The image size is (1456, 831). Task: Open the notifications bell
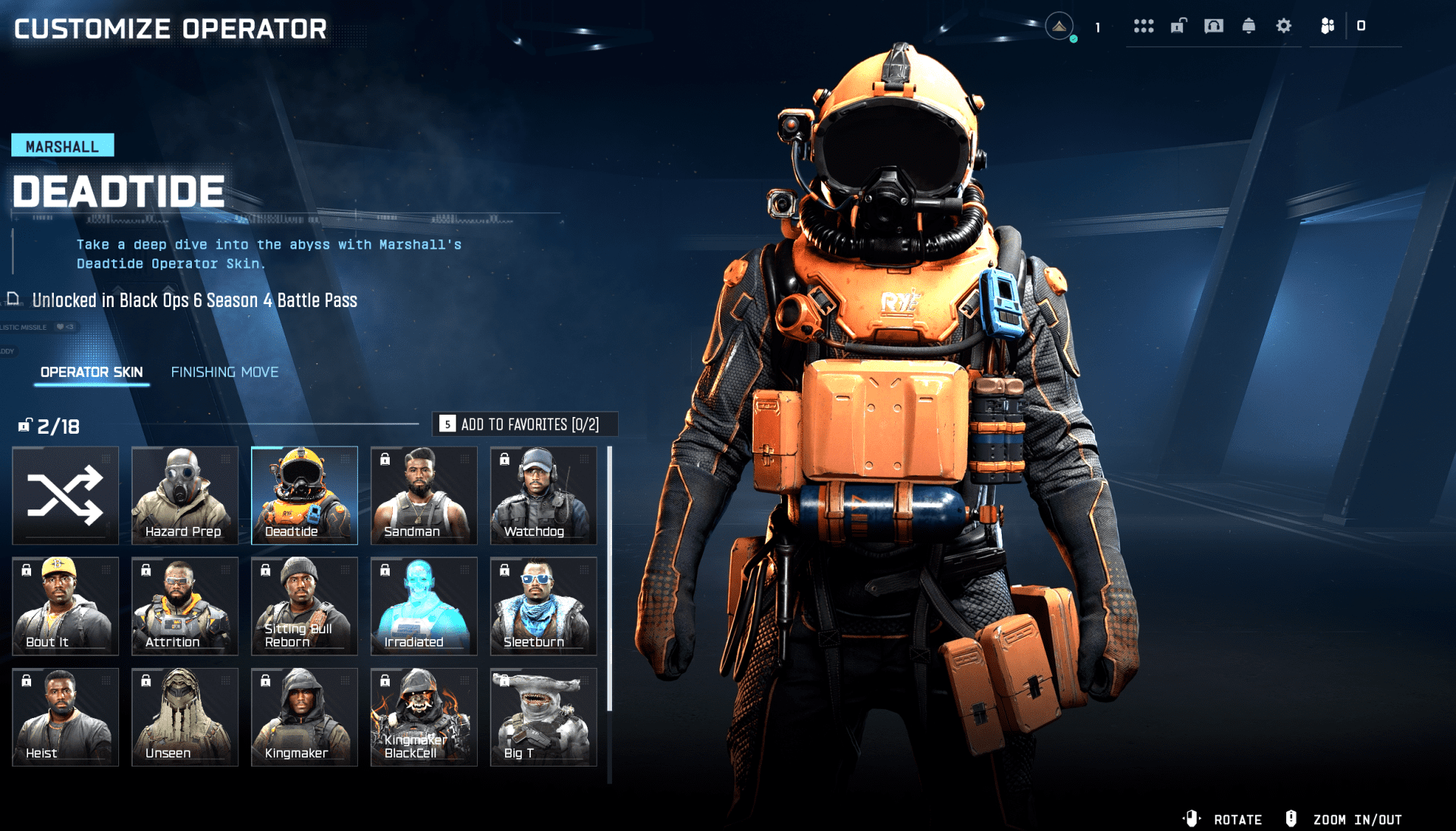tap(1248, 27)
